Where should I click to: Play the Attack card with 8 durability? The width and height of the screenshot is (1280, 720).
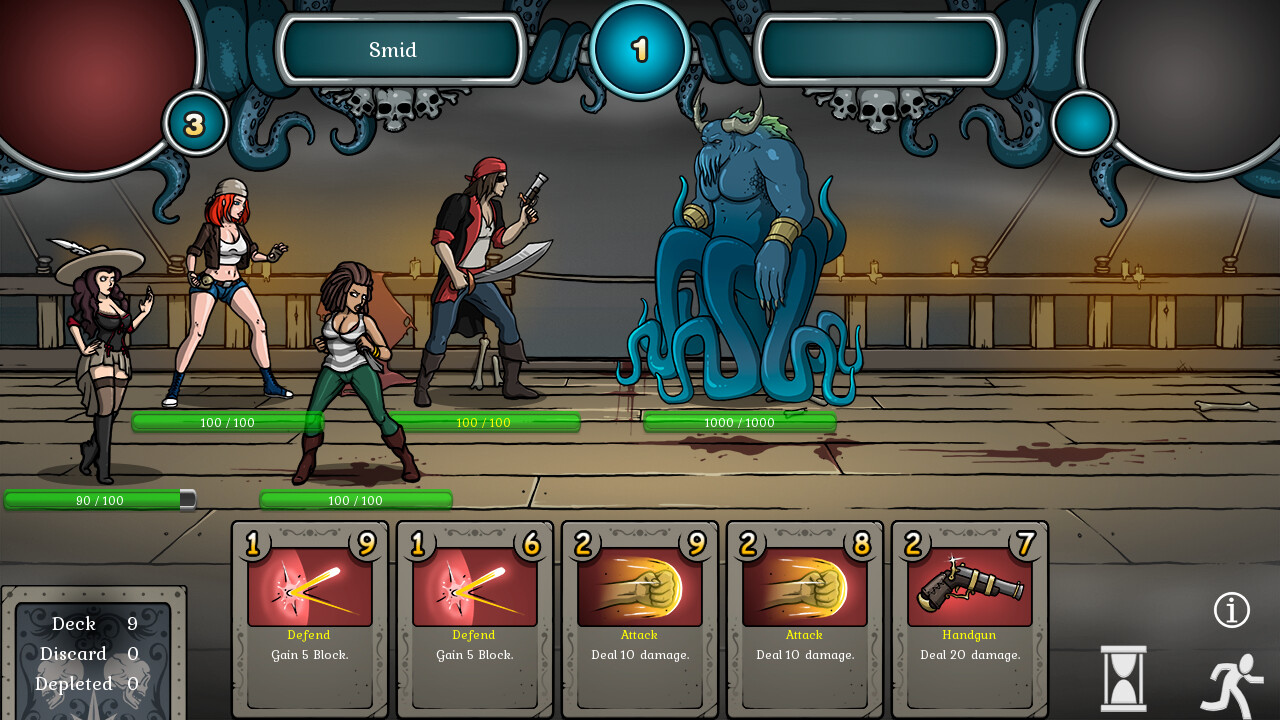tap(804, 615)
